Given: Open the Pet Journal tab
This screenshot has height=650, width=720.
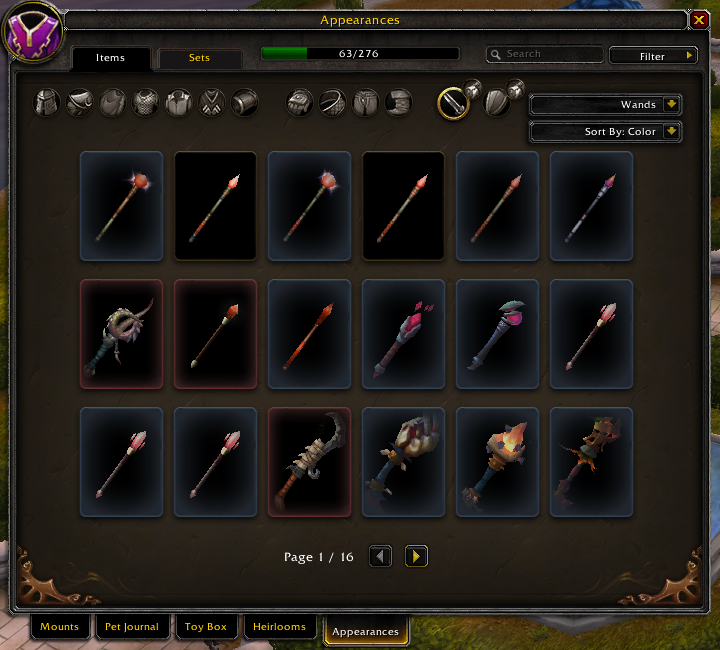Looking at the screenshot, I should [132, 628].
